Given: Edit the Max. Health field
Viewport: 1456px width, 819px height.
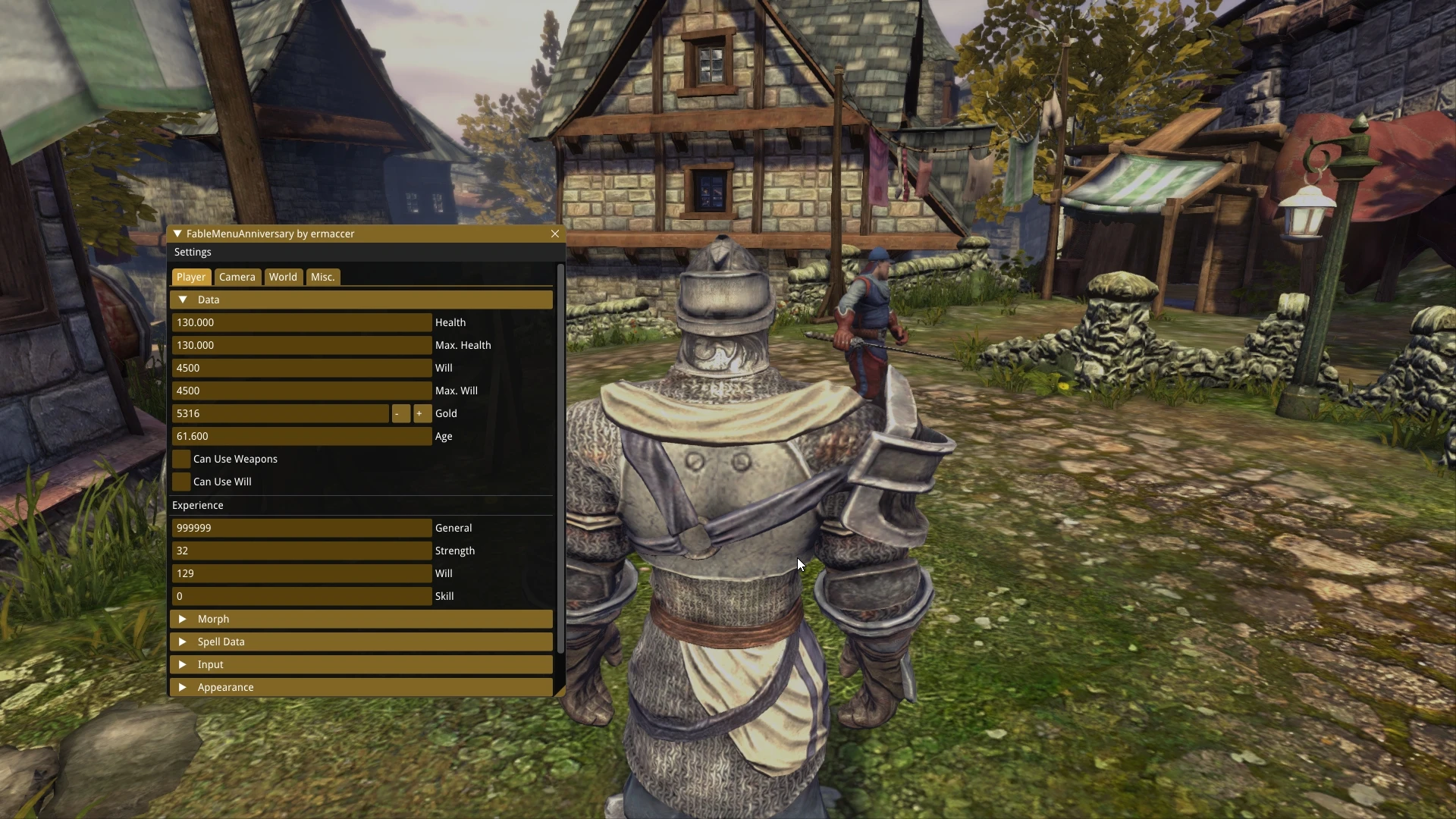Looking at the screenshot, I should pyautogui.click(x=301, y=345).
